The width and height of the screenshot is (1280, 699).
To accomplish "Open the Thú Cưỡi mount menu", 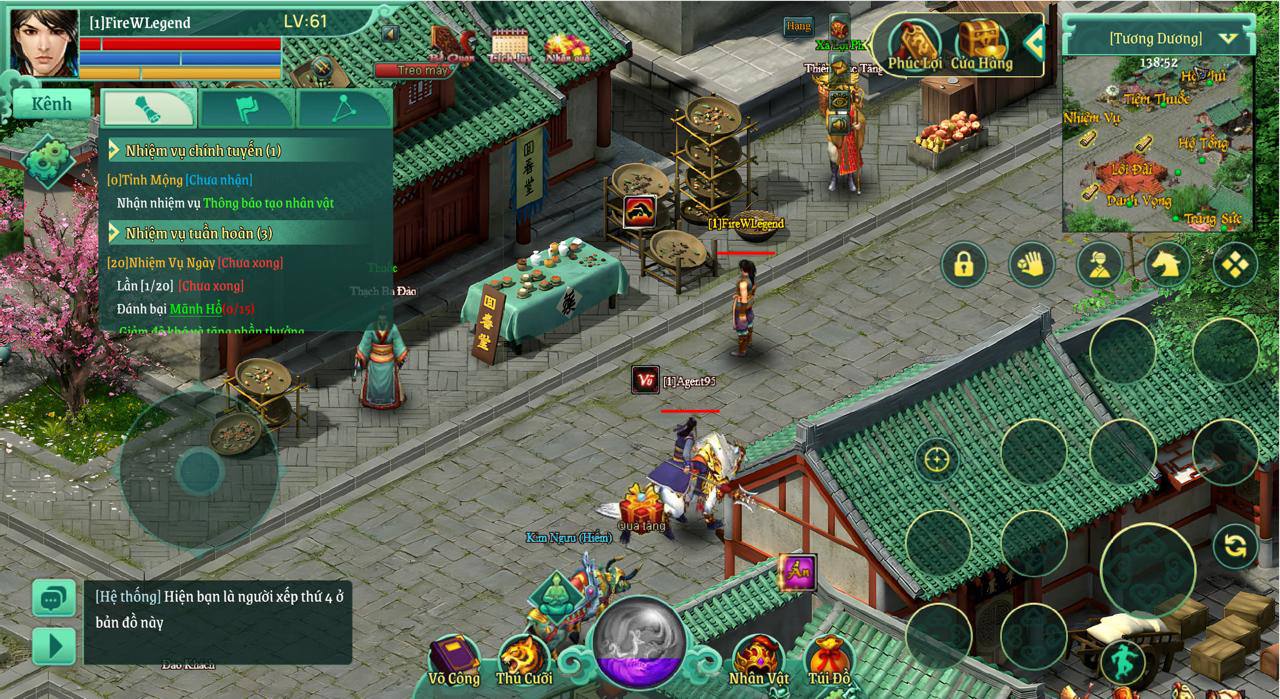I will point(524,661).
